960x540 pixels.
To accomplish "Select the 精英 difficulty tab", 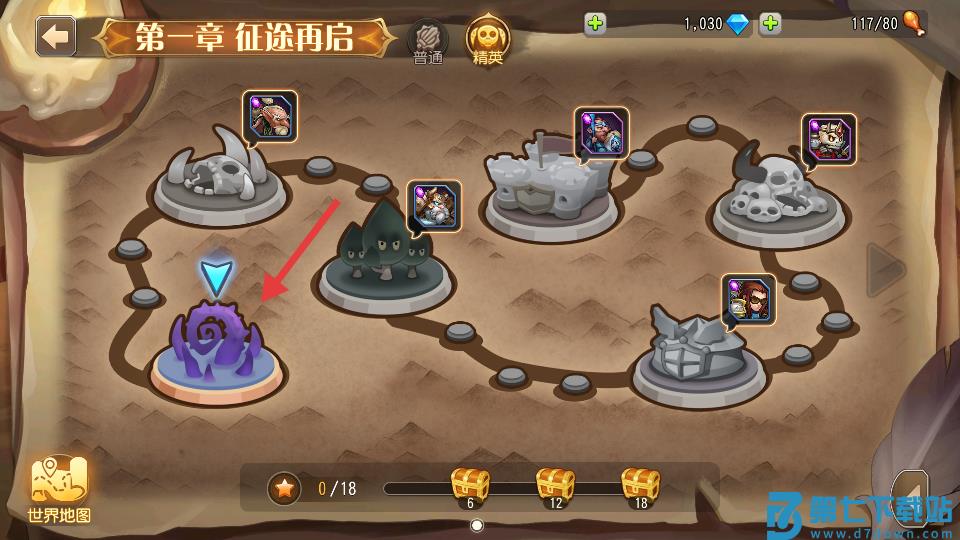I will (x=488, y=41).
